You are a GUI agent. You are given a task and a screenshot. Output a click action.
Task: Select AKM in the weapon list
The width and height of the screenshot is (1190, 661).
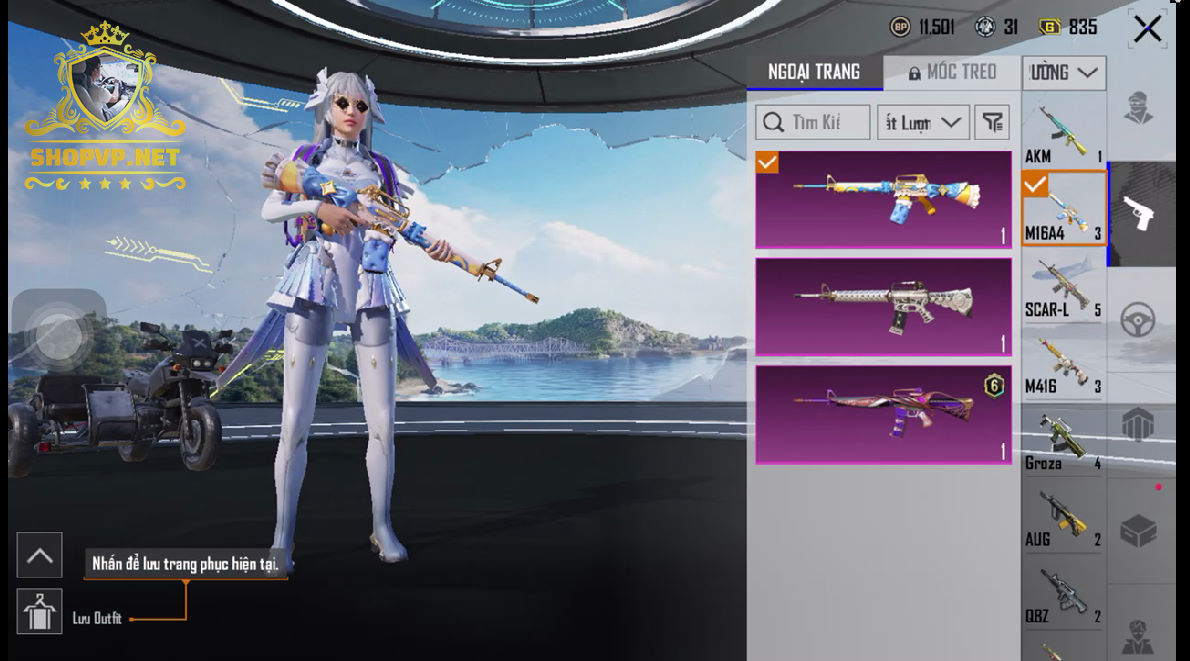point(1063,132)
